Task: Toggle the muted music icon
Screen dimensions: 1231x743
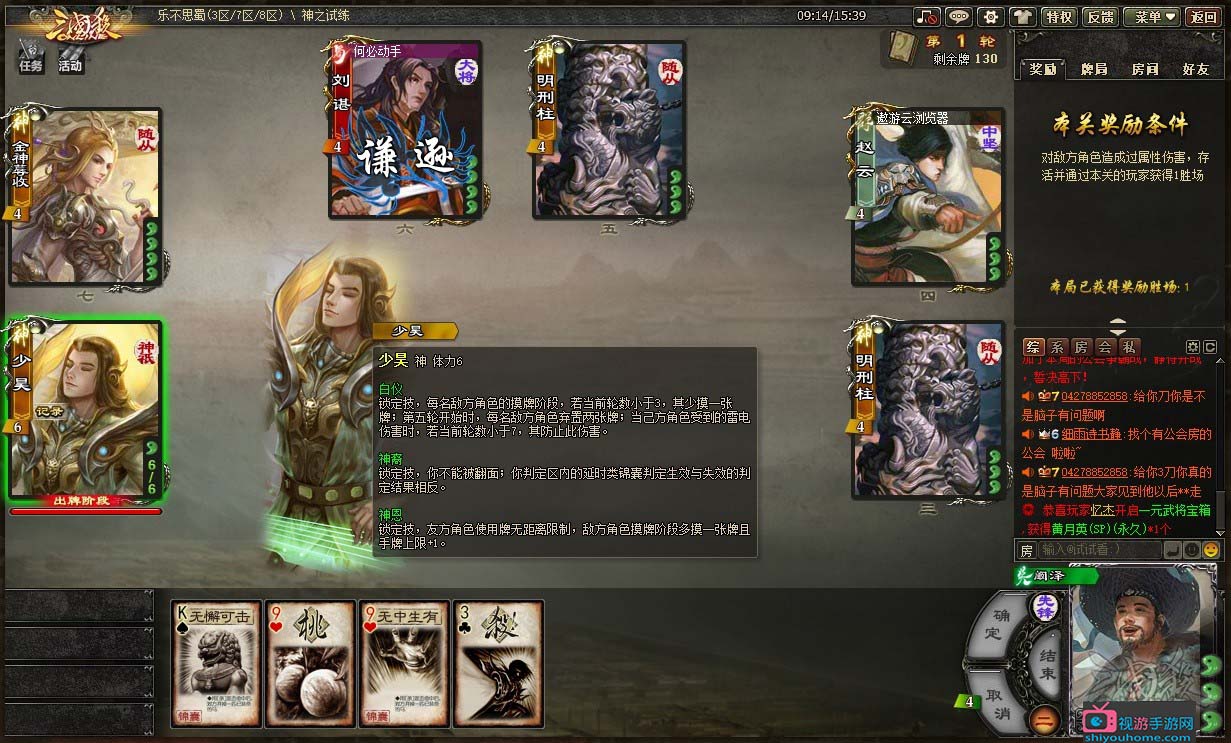Action: click(927, 16)
